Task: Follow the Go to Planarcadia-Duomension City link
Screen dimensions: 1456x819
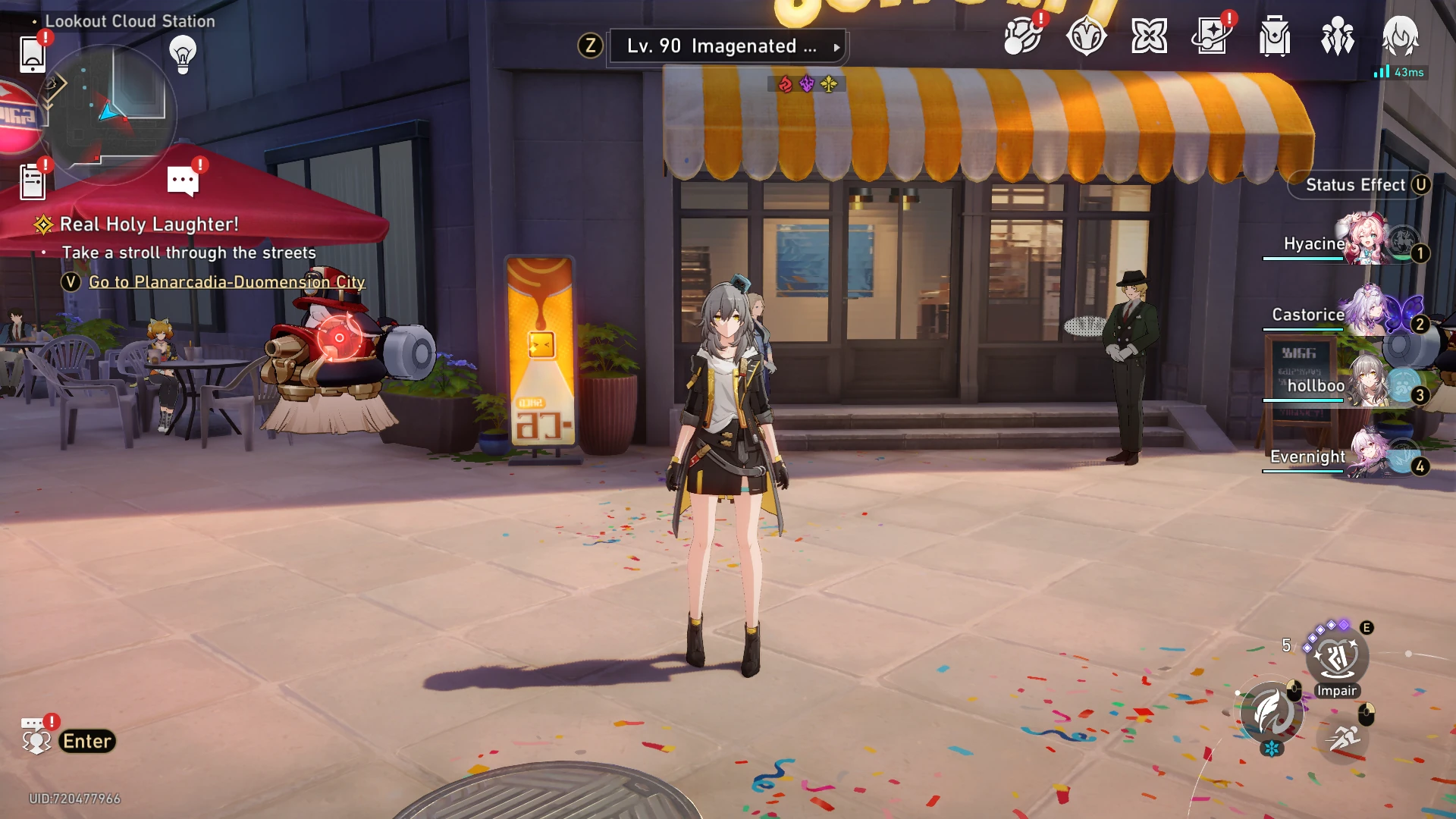Action: pos(227,282)
